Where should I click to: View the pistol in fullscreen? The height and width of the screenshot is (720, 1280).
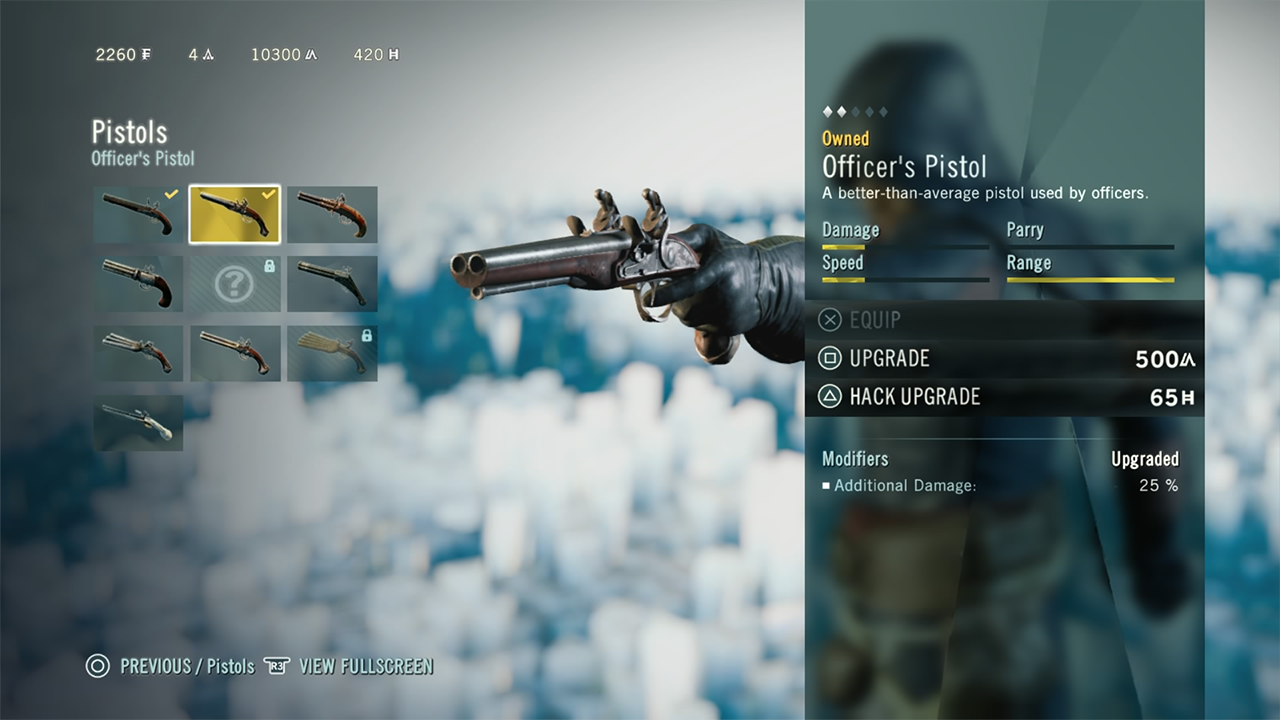click(348, 666)
